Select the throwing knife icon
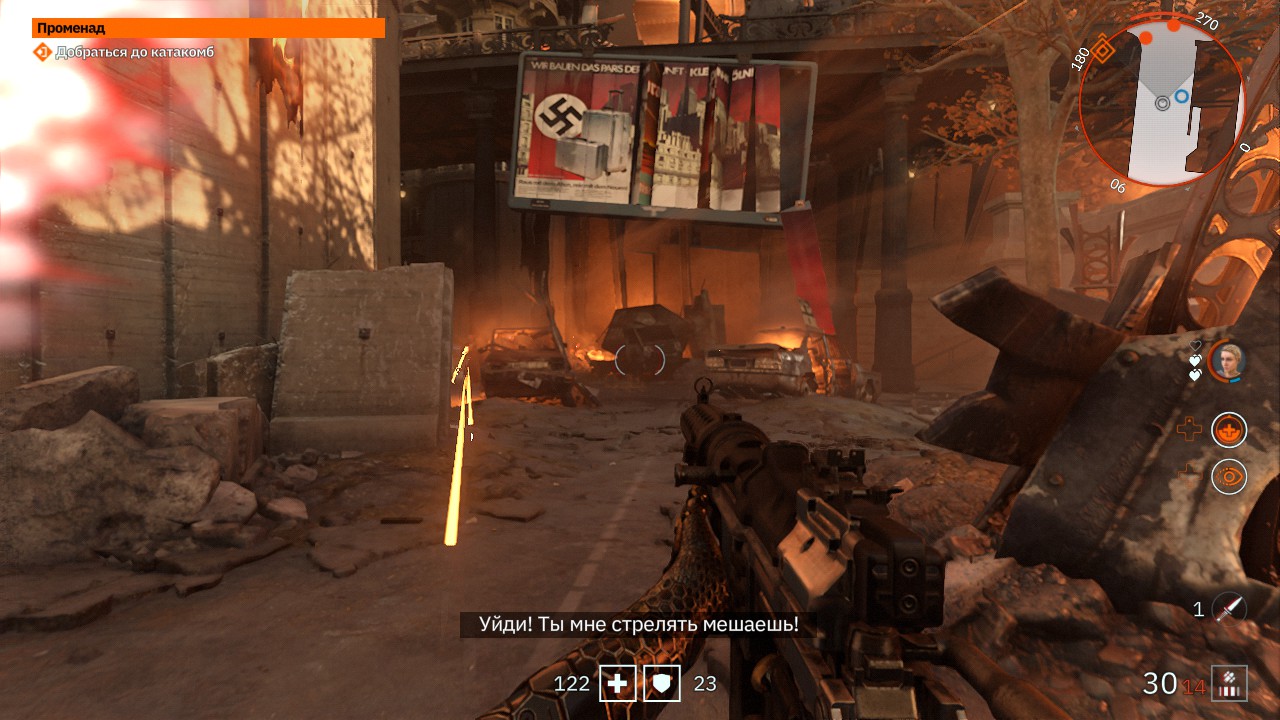 (1229, 608)
